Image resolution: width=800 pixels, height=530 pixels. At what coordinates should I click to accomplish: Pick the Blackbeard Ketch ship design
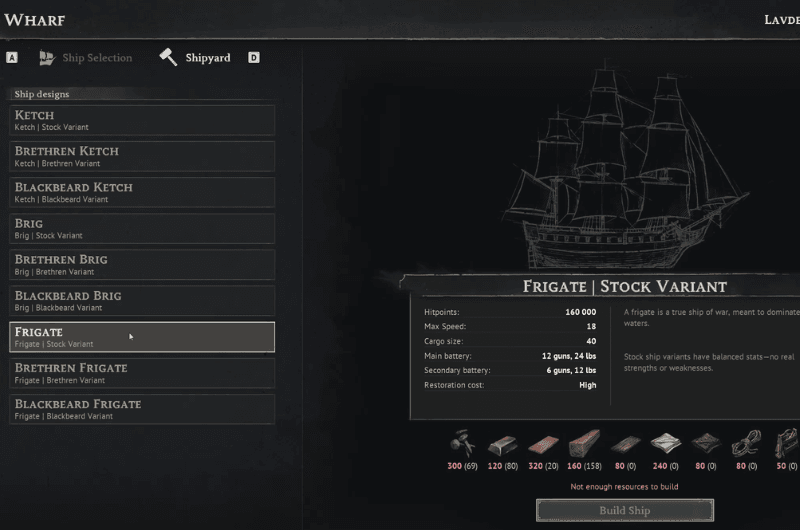click(142, 192)
